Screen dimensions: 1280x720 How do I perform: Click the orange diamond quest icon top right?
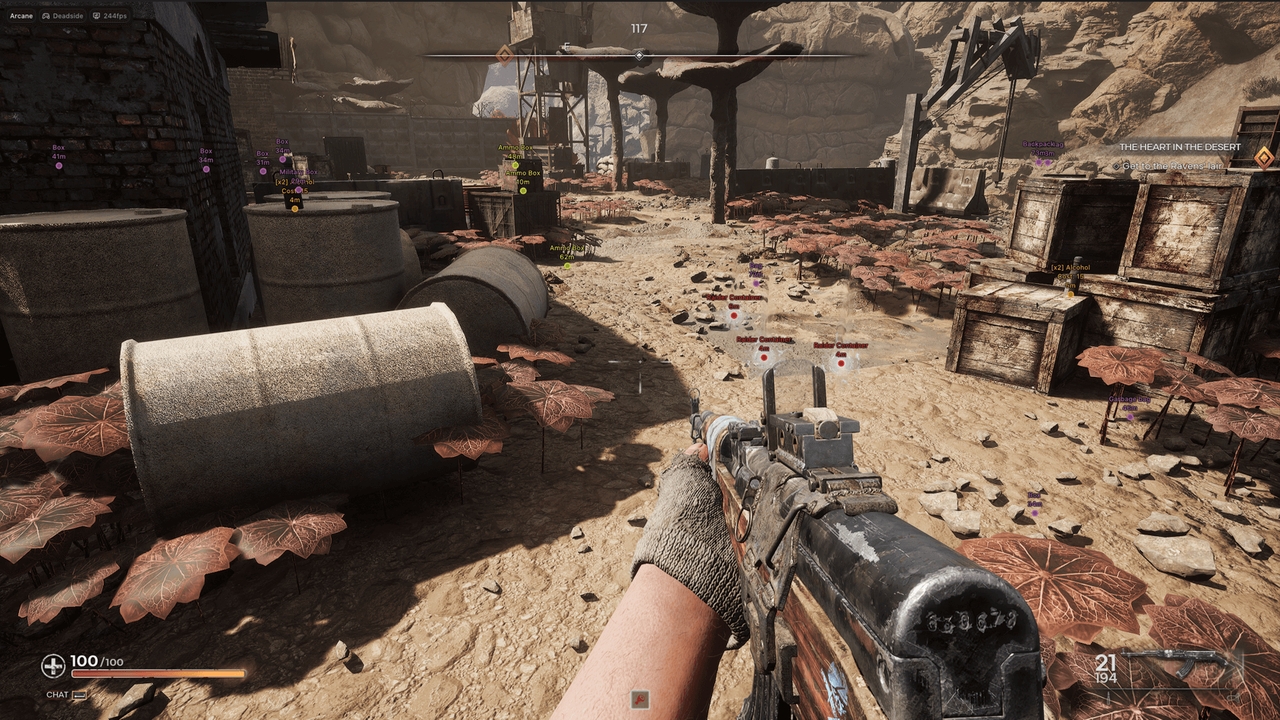click(1265, 158)
